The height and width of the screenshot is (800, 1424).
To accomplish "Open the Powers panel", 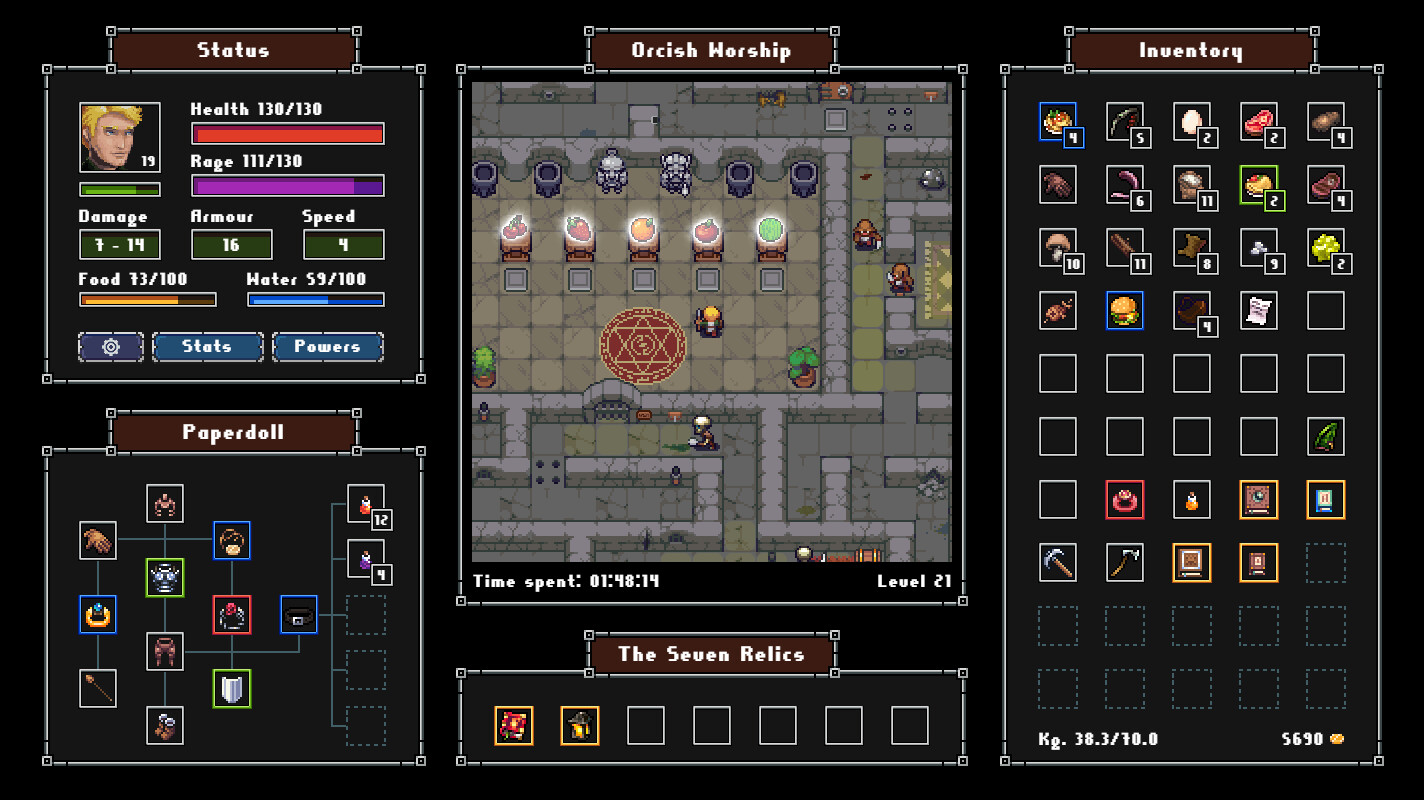I will click(327, 347).
